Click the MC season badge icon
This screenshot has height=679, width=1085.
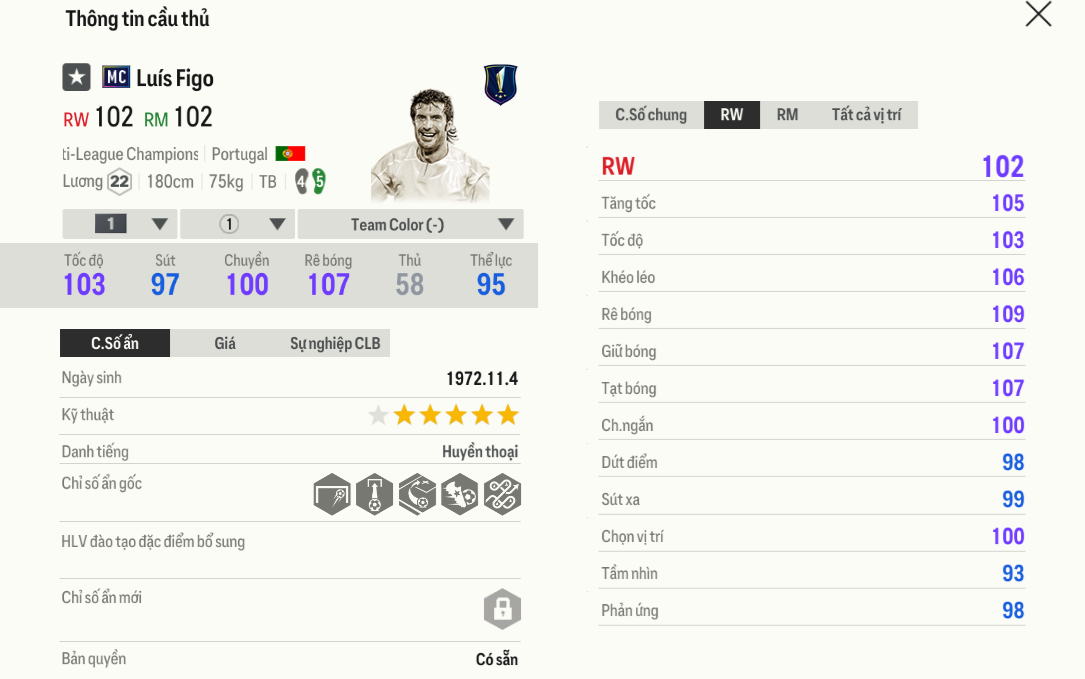pyautogui.click(x=116, y=77)
